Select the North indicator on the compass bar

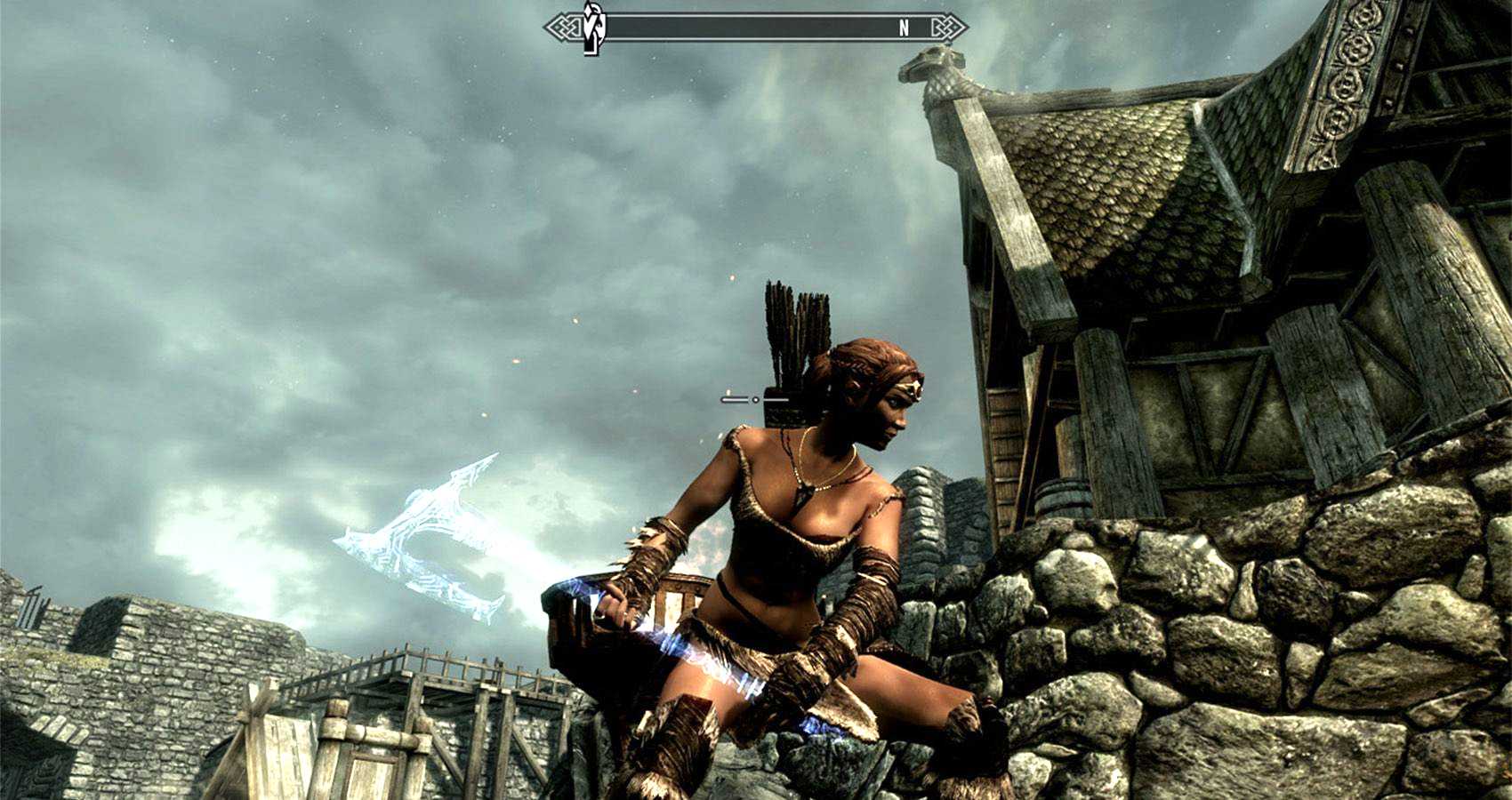point(904,28)
